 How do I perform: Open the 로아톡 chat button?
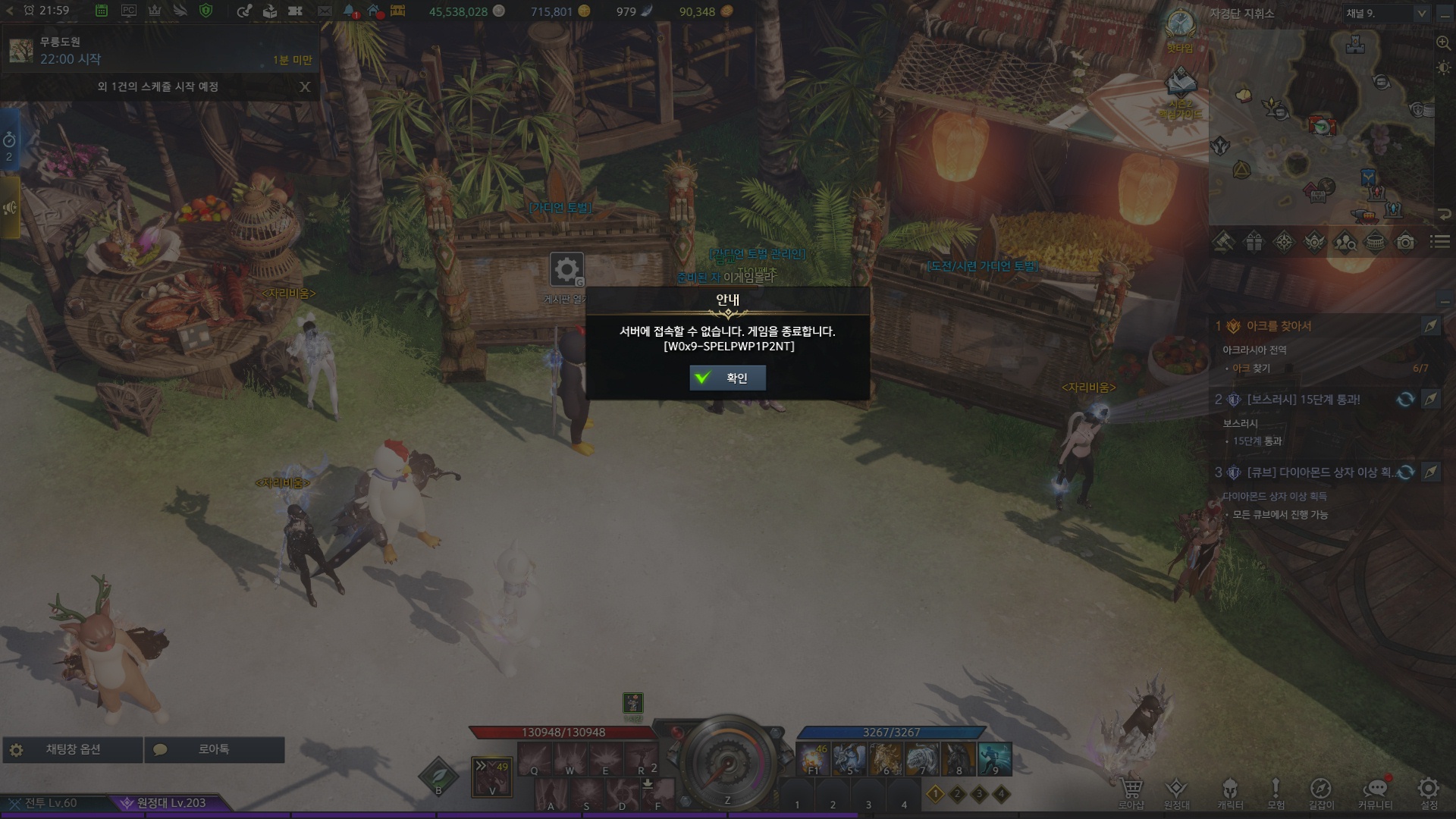[x=214, y=749]
